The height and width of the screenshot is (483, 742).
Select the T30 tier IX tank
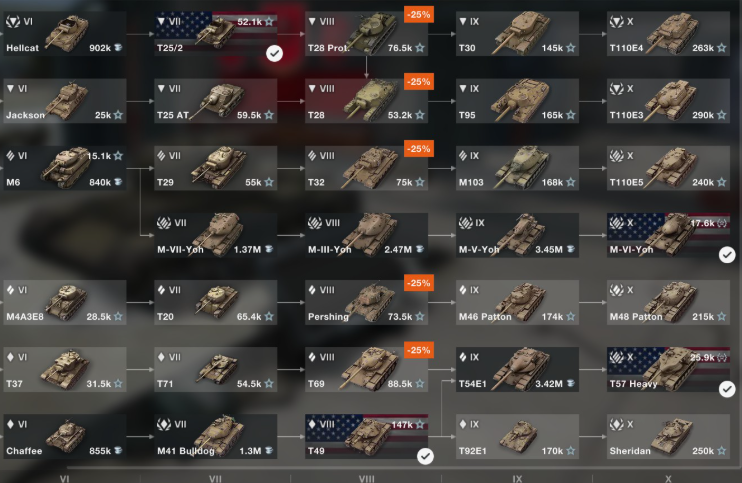517,34
